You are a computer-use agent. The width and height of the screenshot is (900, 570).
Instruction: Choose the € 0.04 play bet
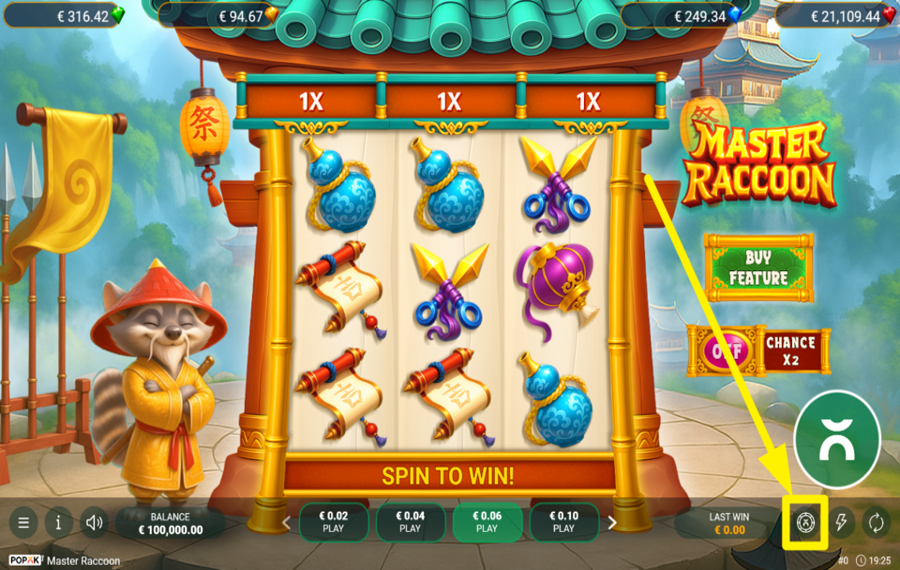(410, 522)
